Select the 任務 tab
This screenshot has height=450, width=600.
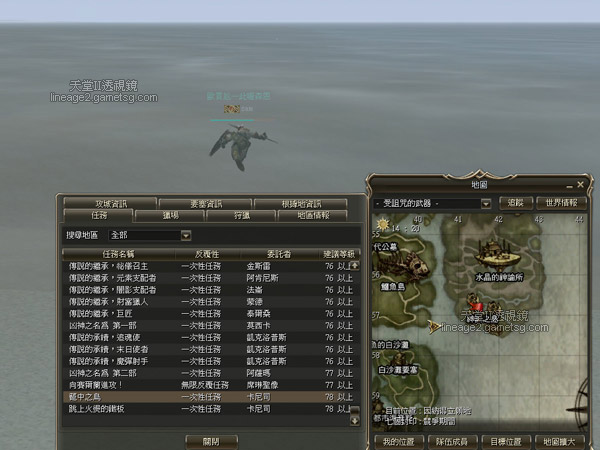(99, 216)
